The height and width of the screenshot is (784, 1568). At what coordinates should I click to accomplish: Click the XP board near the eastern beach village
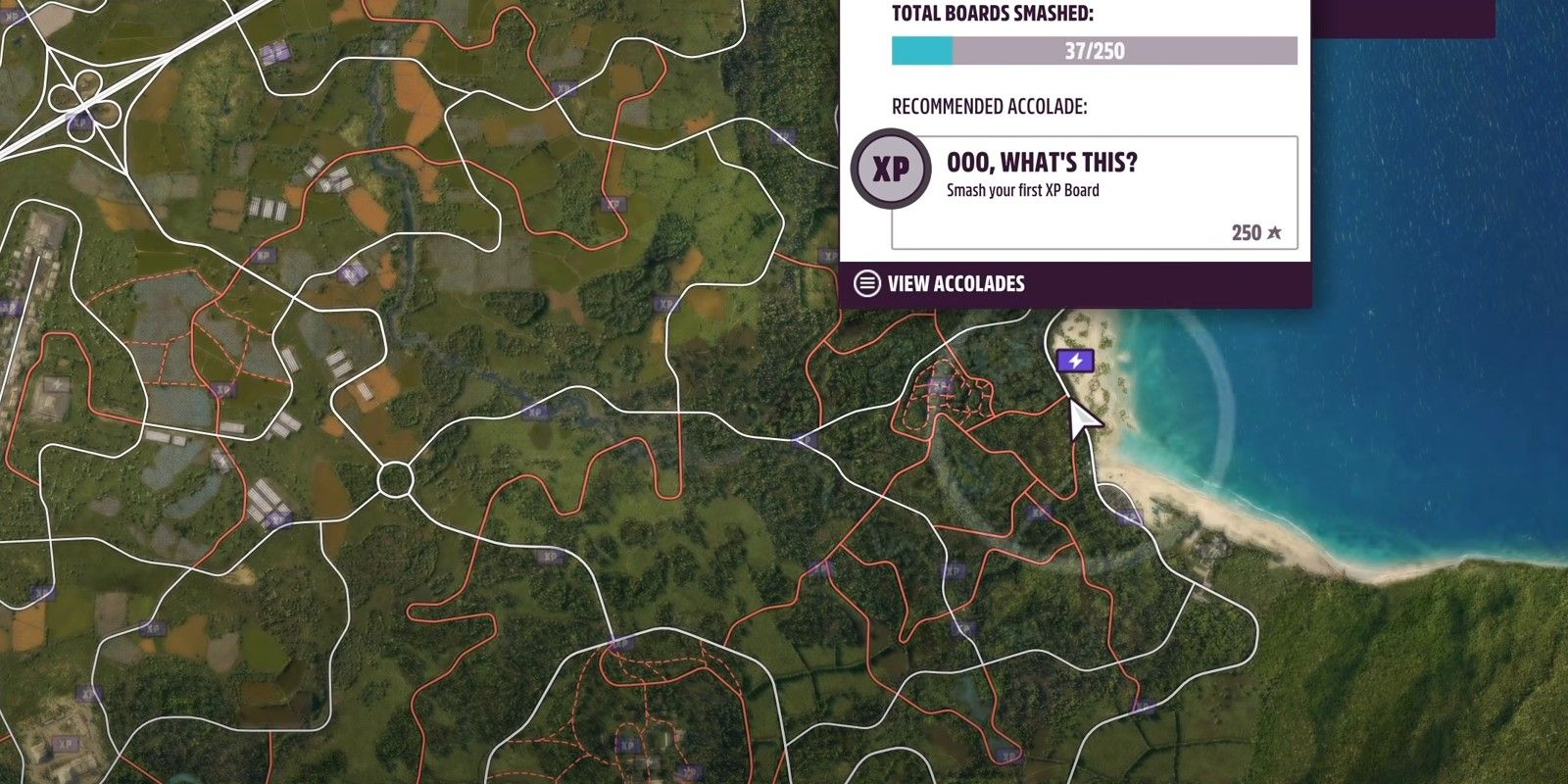click(1128, 514)
